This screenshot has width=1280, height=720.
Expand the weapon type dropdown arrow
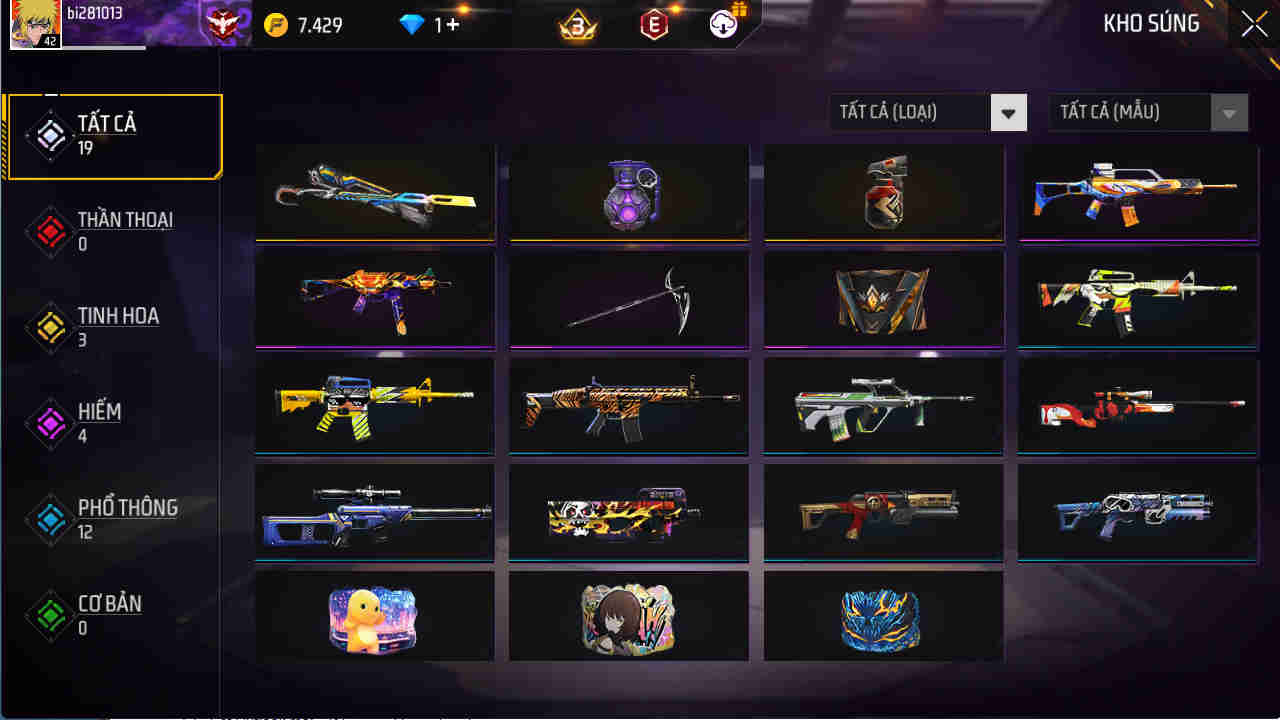click(1011, 112)
